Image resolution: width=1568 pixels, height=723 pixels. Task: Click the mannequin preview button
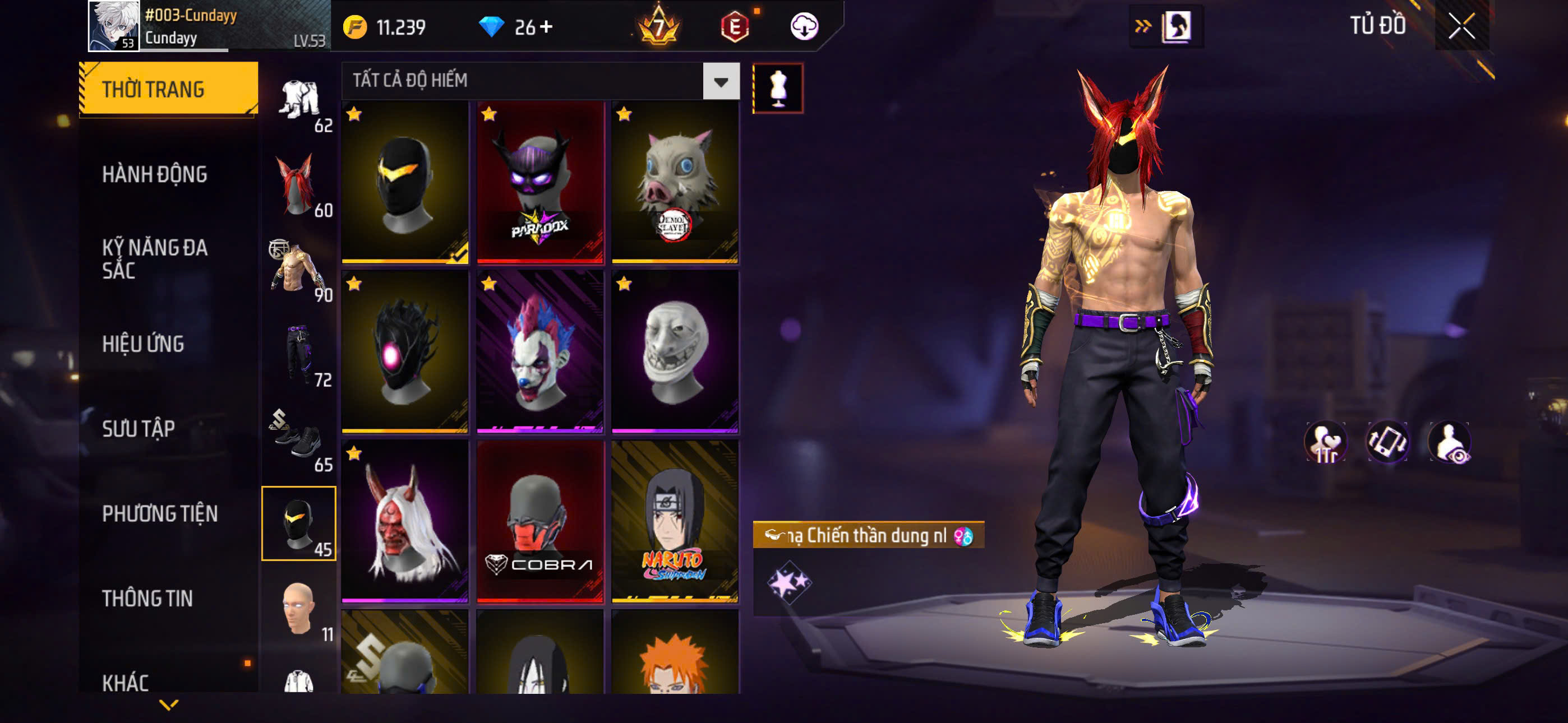pyautogui.click(x=777, y=88)
